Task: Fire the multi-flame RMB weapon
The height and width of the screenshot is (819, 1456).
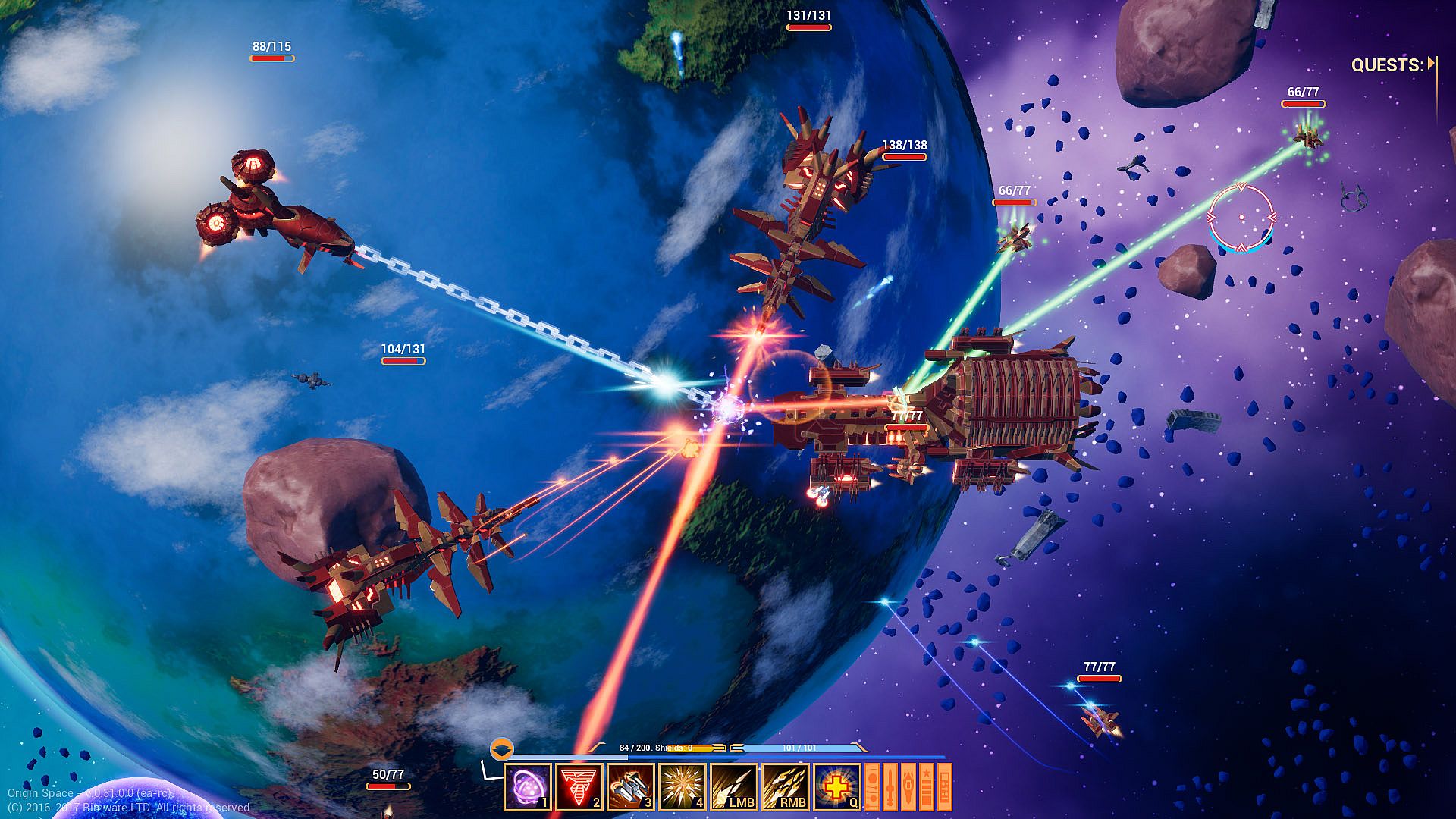Action: pyautogui.click(x=786, y=787)
